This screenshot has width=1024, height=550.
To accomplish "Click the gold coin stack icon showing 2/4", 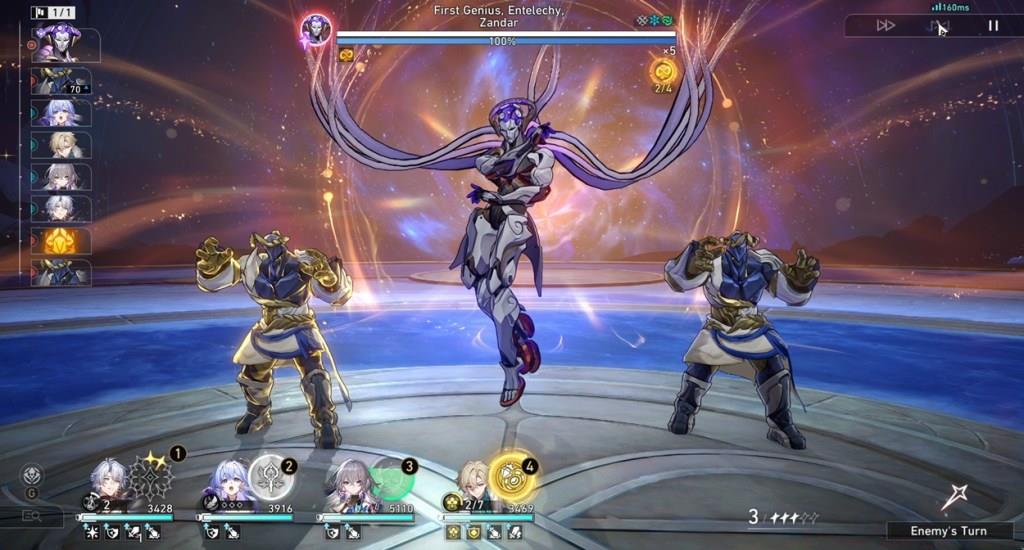I will 663,71.
